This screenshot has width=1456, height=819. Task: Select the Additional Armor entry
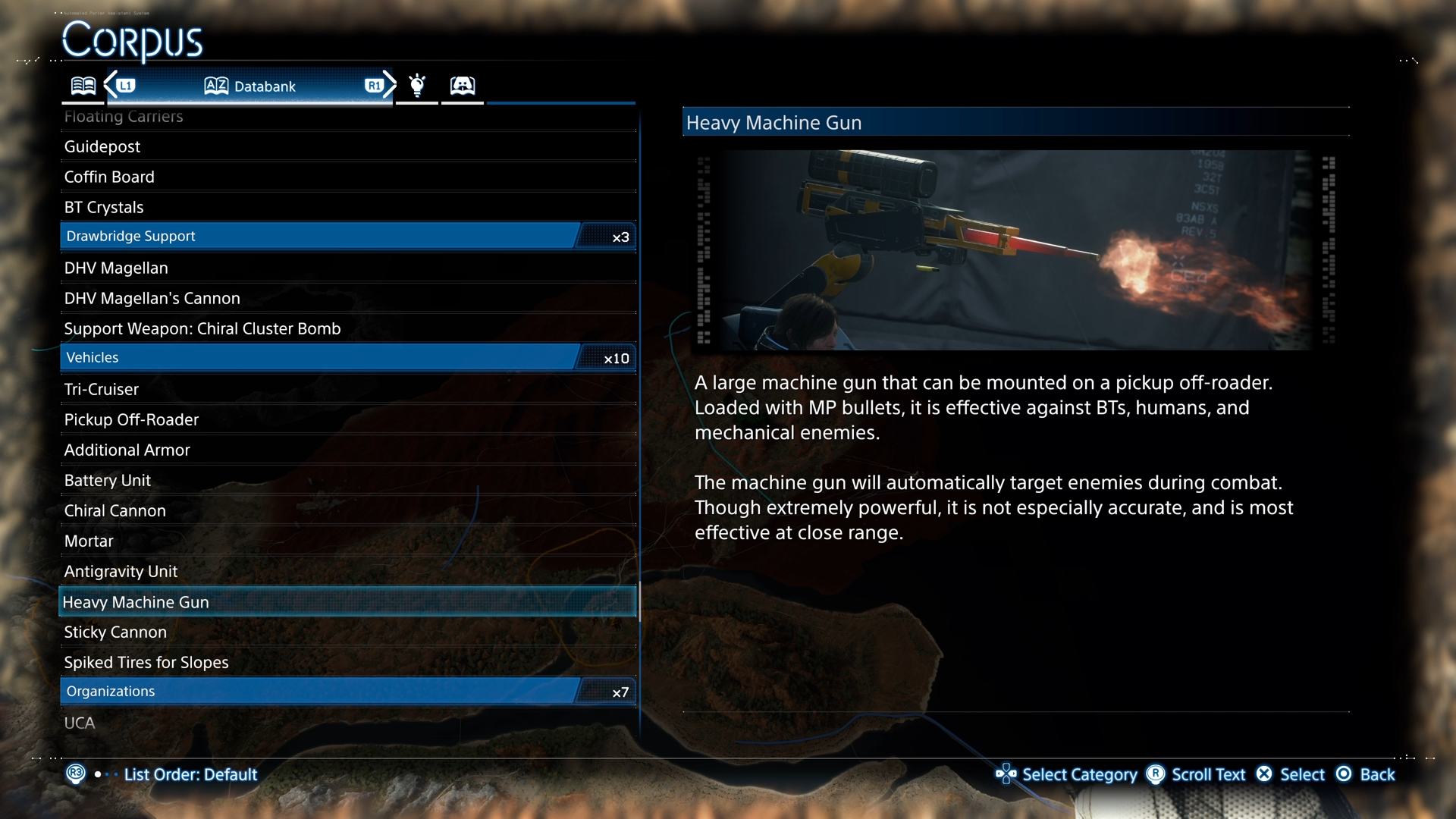click(x=127, y=450)
